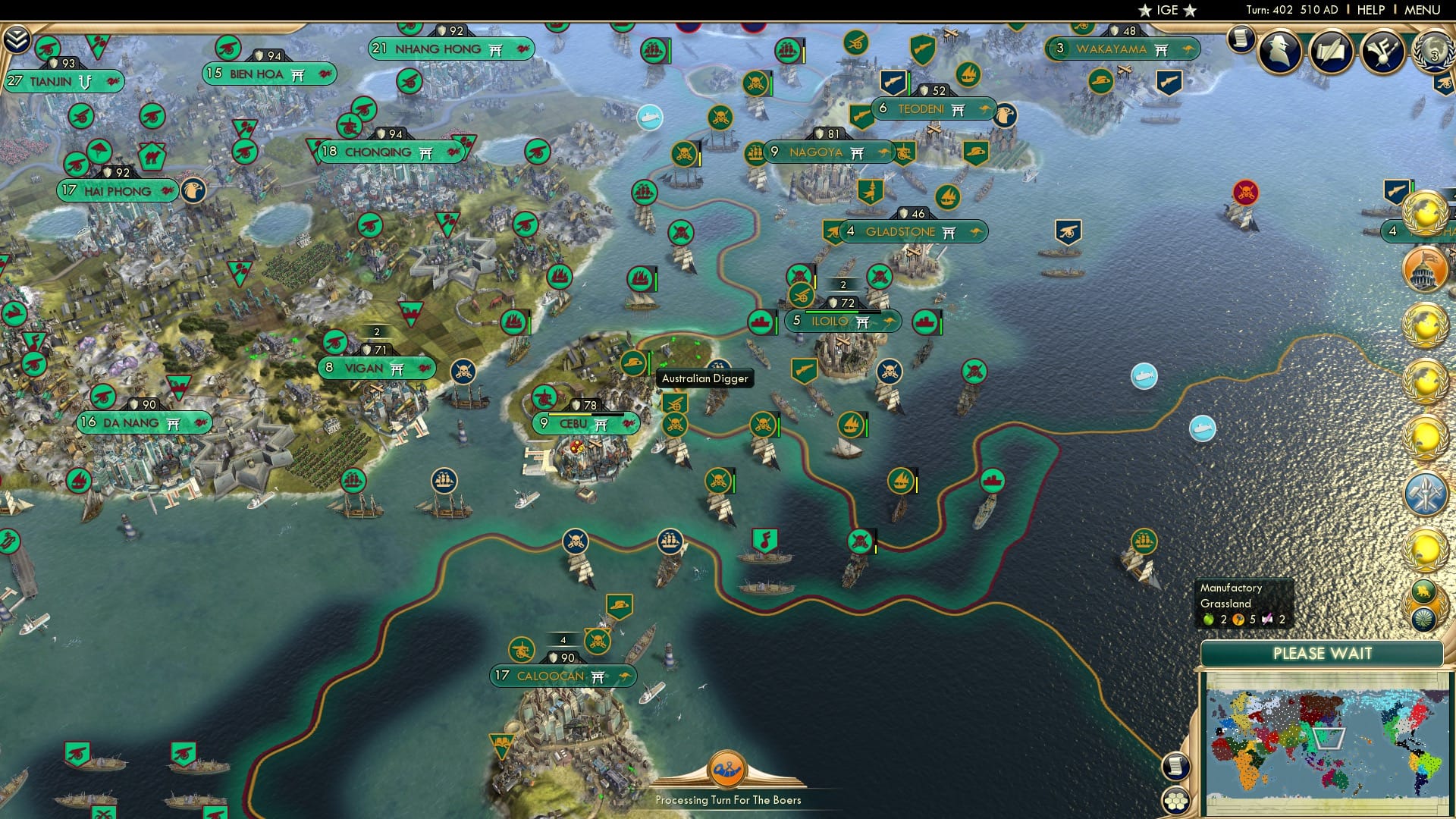Select the submarine unit icon at sea
This screenshot has width=1456, height=819.
pos(1143,376)
